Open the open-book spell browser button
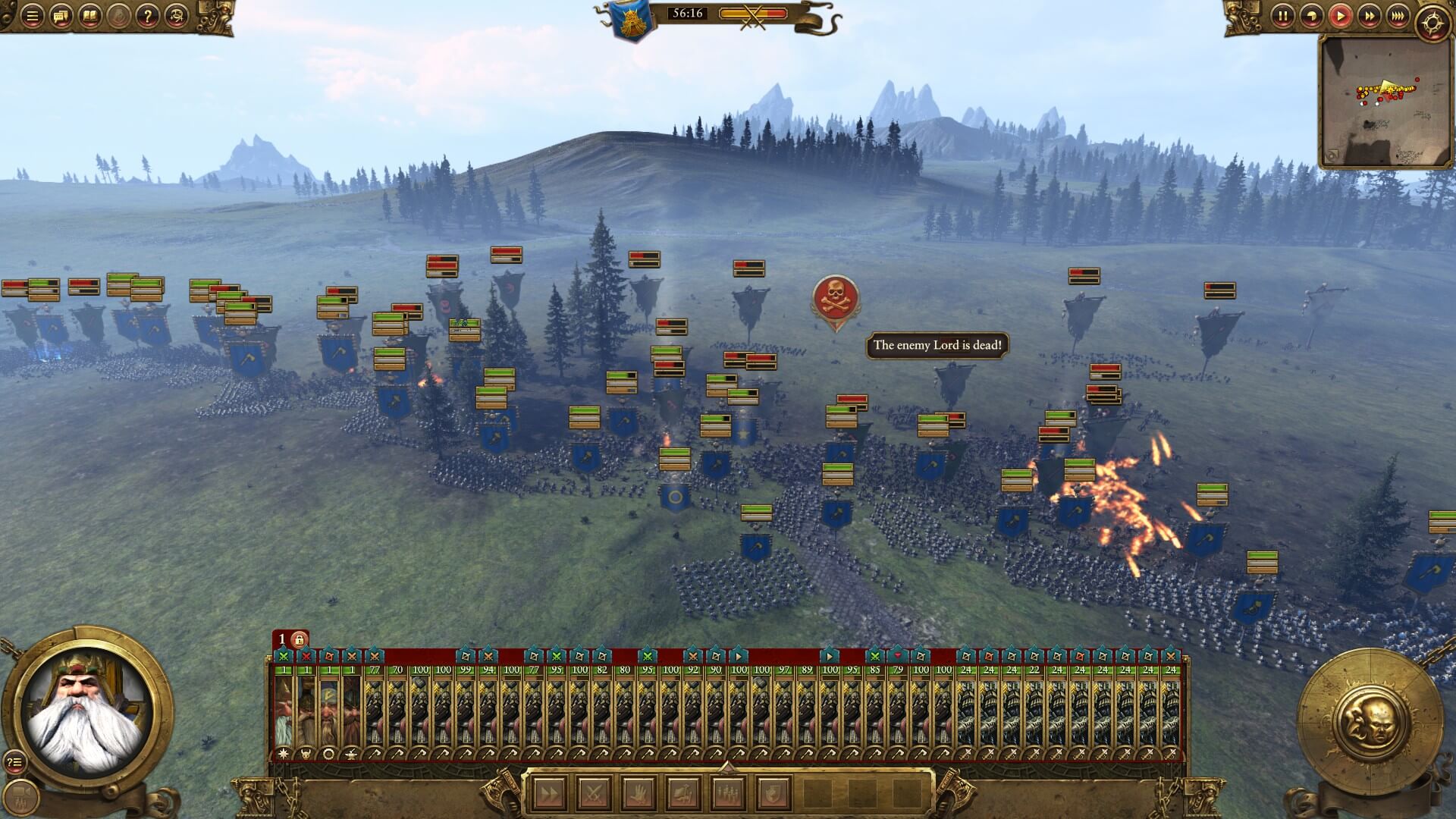 (89, 16)
